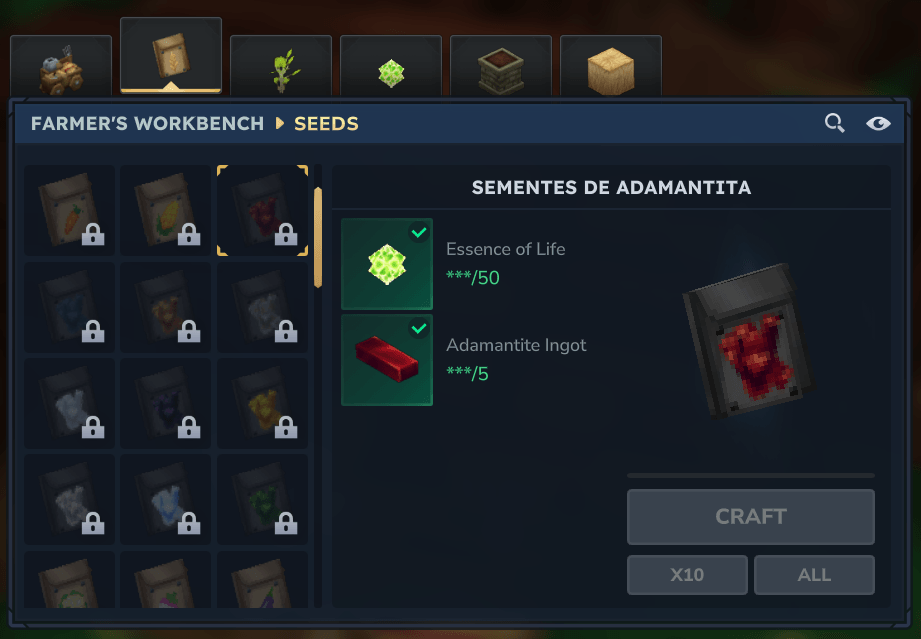The height and width of the screenshot is (639, 921).
Task: Open the hay bale block tab
Action: coord(611,66)
